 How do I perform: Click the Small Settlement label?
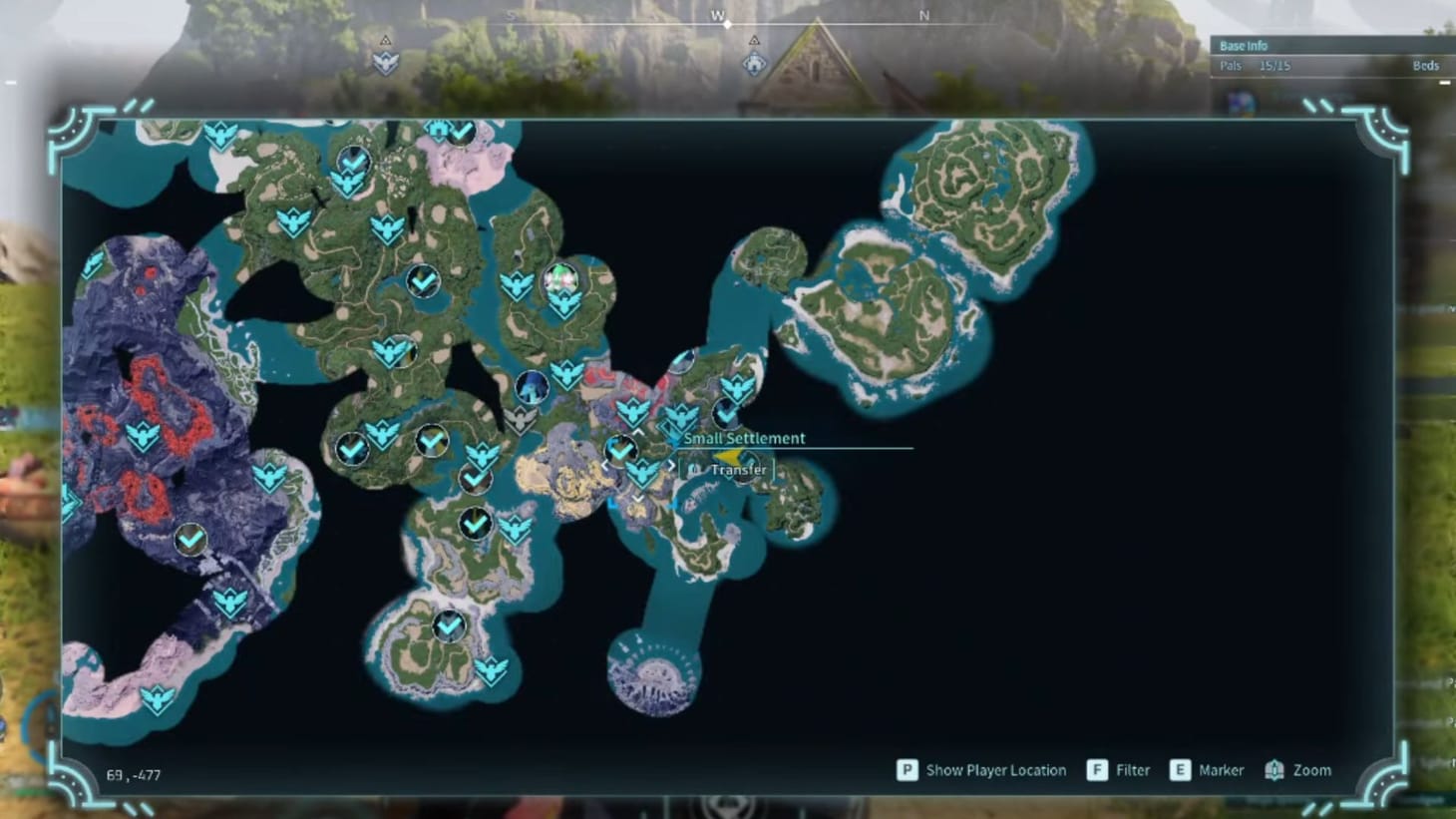pos(744,438)
